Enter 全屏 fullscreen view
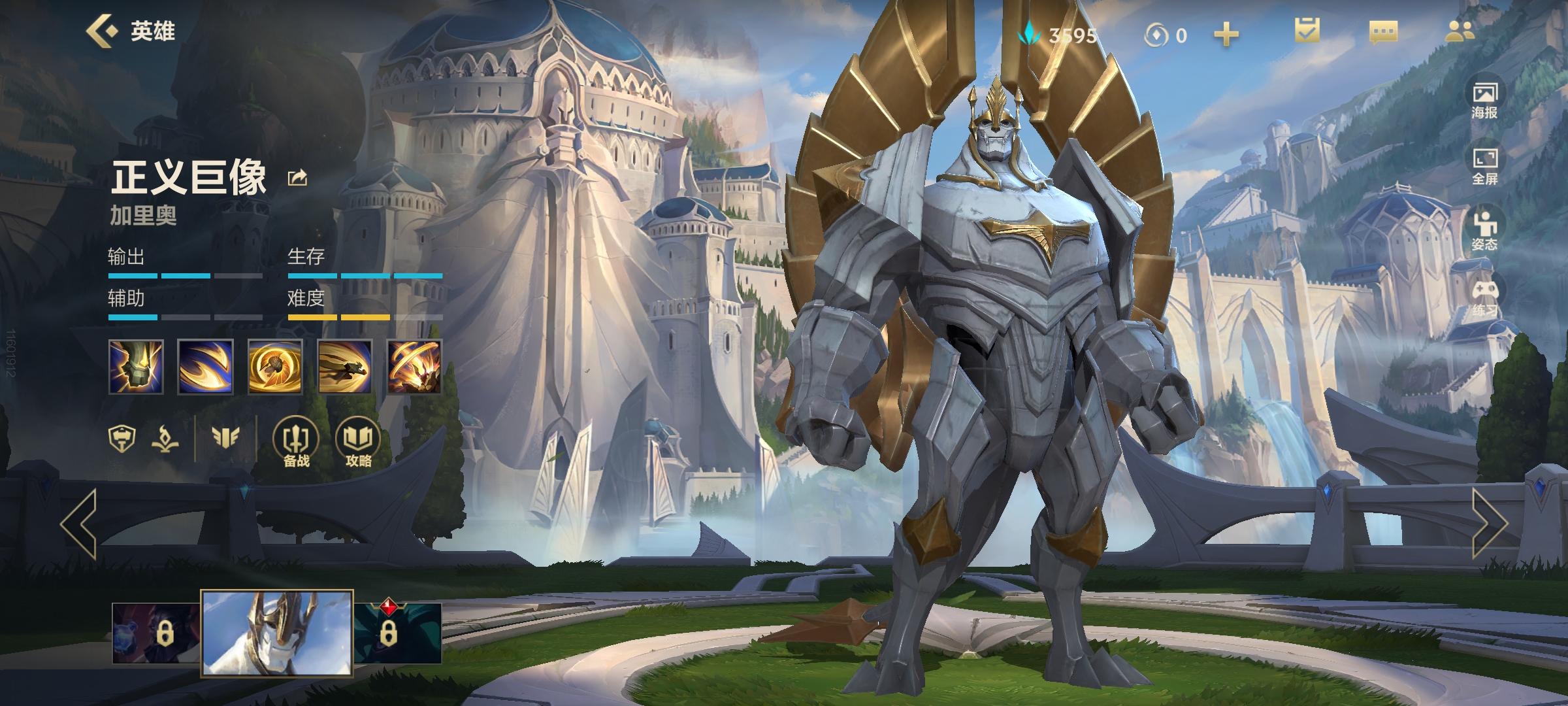The width and height of the screenshot is (1568, 706). point(1484,166)
